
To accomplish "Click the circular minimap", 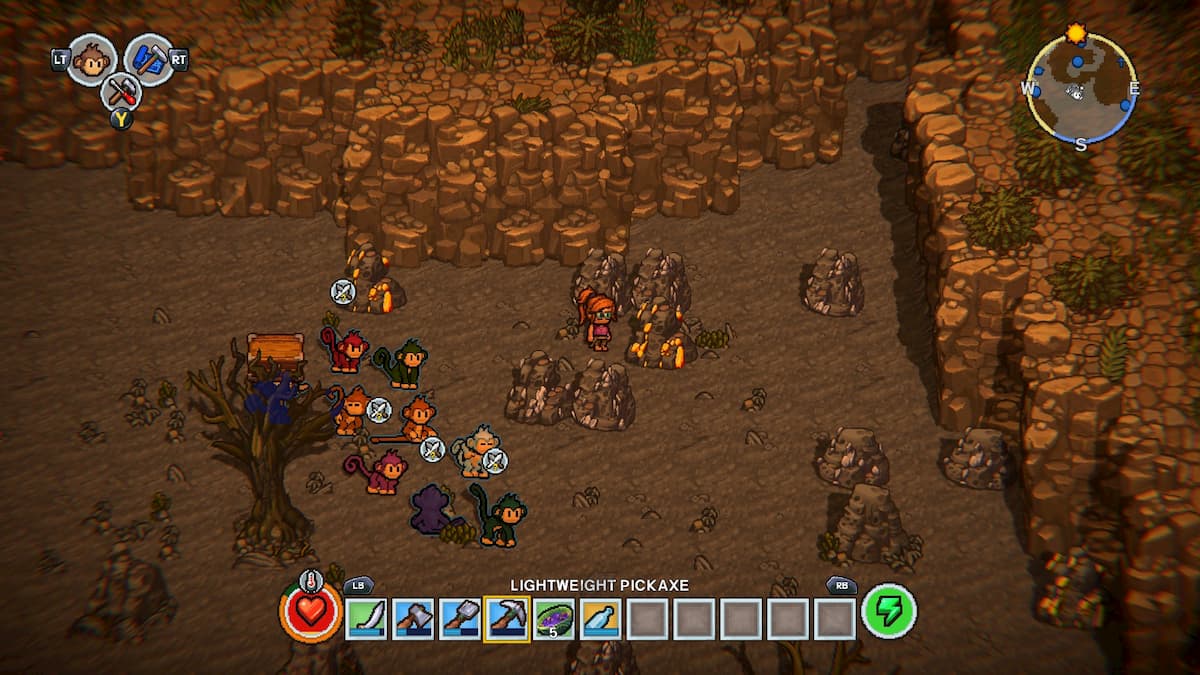I will click(x=1080, y=89).
